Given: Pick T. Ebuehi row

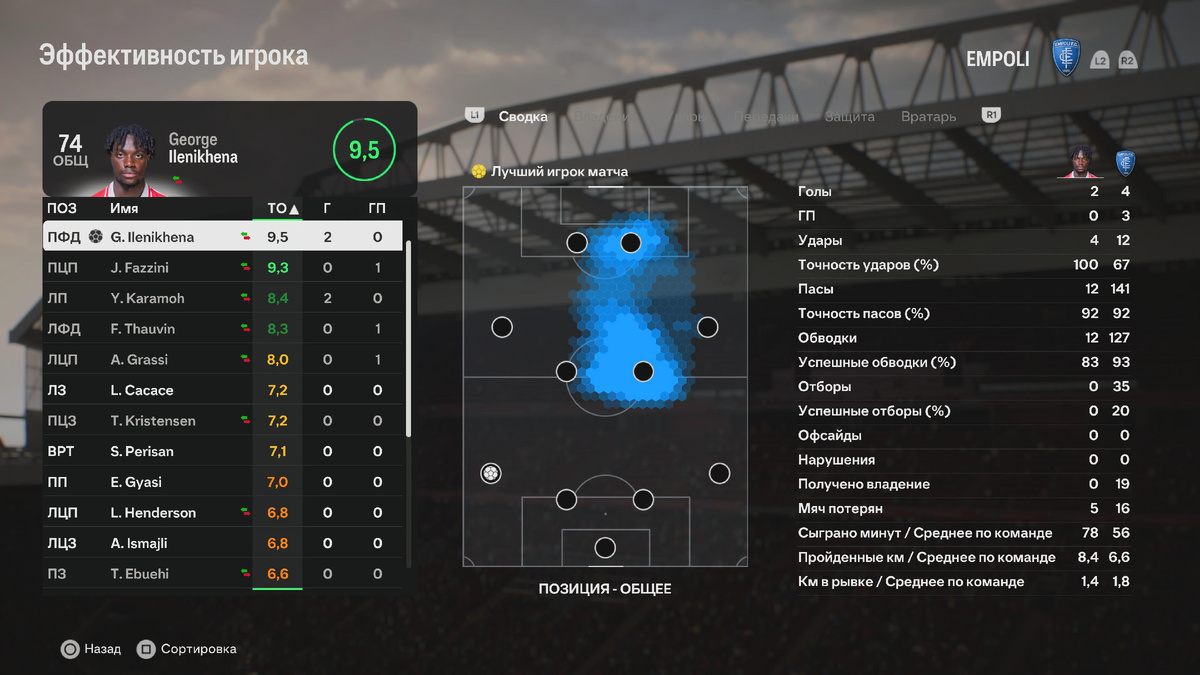Looking at the screenshot, I should [x=223, y=574].
